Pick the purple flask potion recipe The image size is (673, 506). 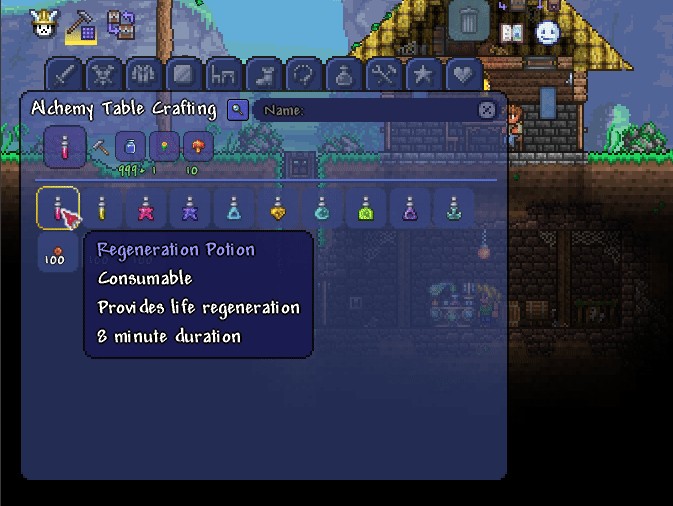(409, 208)
